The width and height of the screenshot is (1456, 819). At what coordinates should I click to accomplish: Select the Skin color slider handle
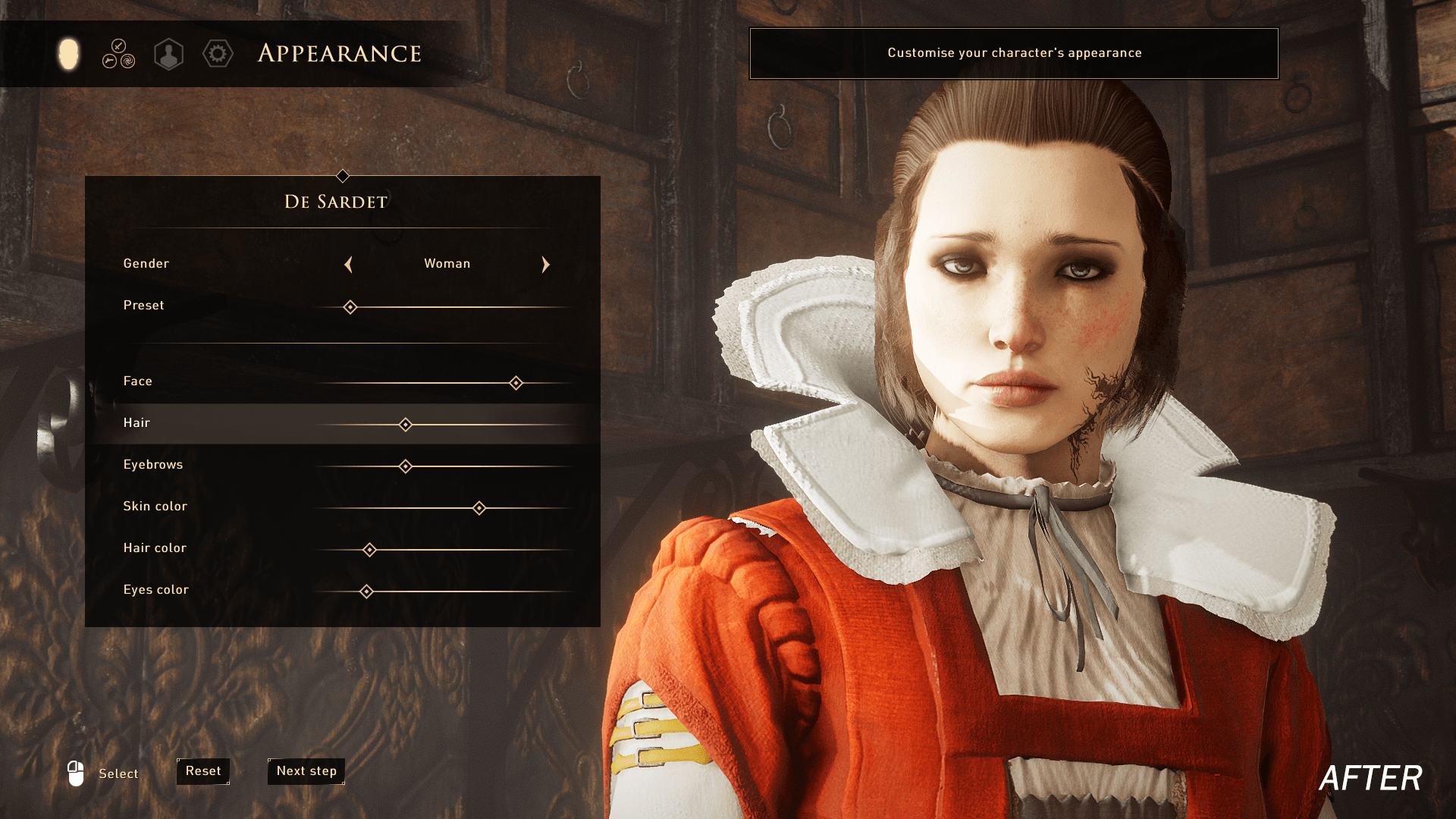pos(479,508)
